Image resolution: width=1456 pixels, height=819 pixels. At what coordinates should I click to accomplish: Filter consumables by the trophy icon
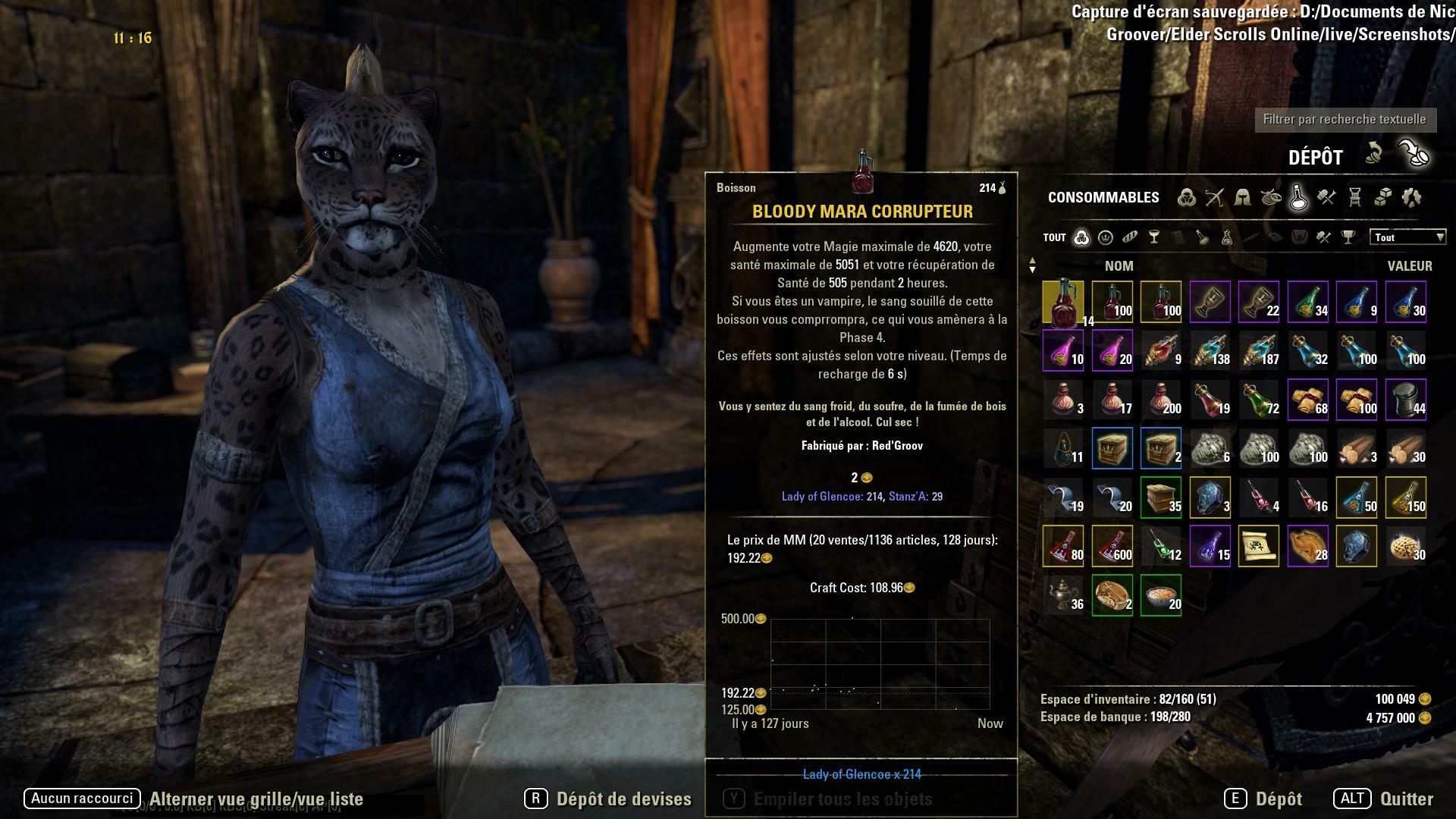(x=1348, y=237)
